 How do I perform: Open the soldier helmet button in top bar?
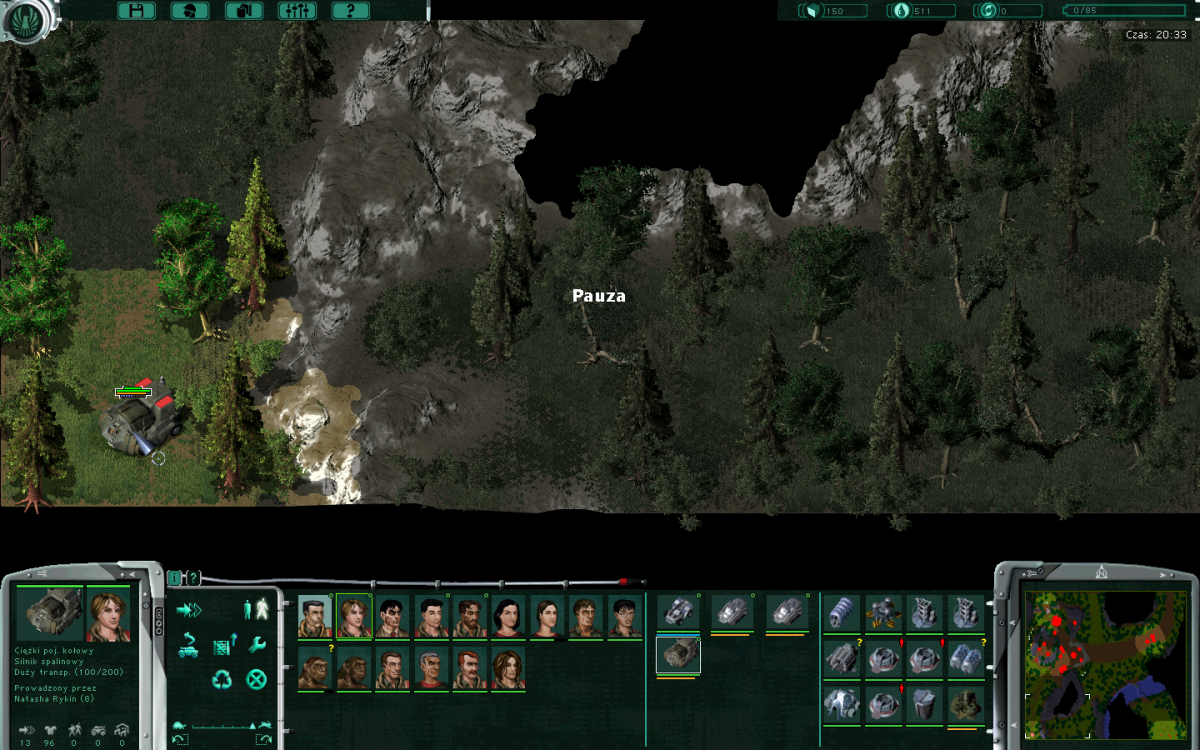(x=190, y=11)
